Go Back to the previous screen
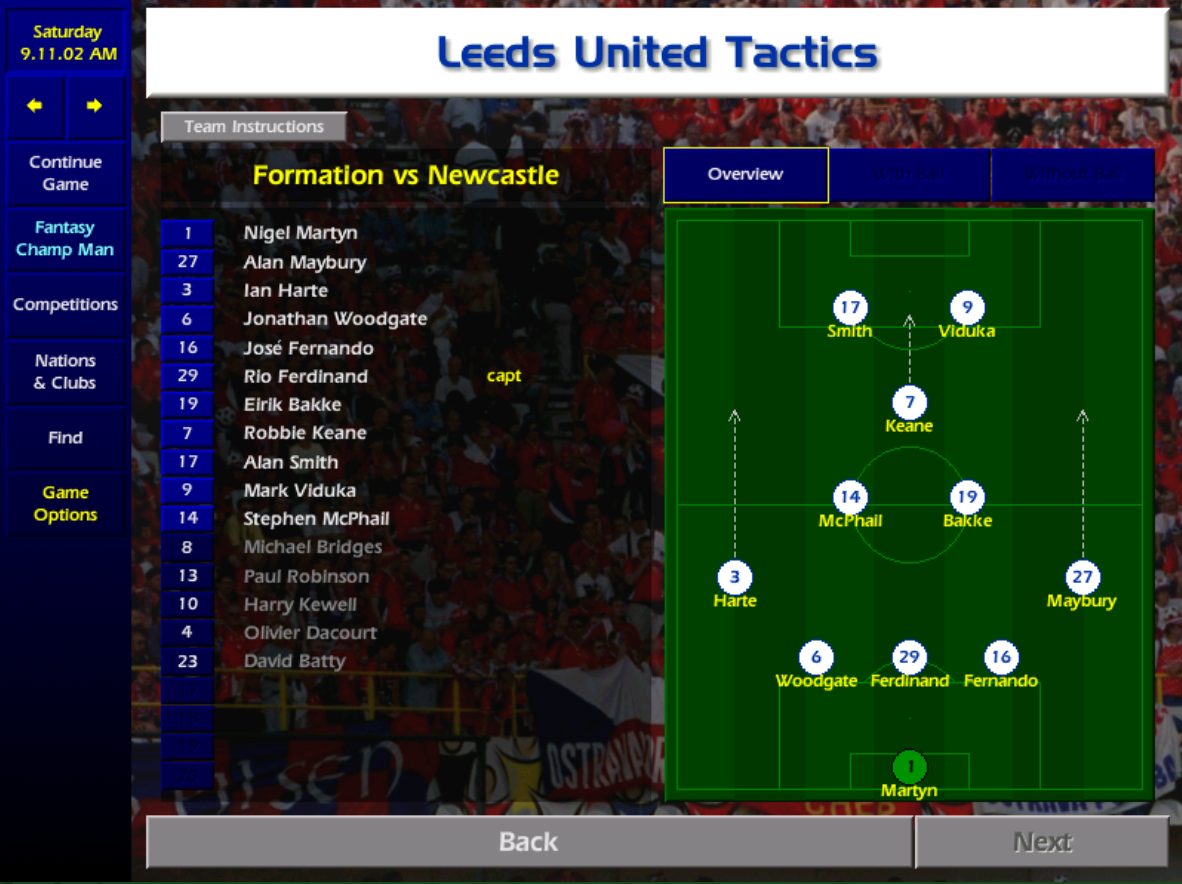The height and width of the screenshot is (884, 1182). [x=528, y=842]
